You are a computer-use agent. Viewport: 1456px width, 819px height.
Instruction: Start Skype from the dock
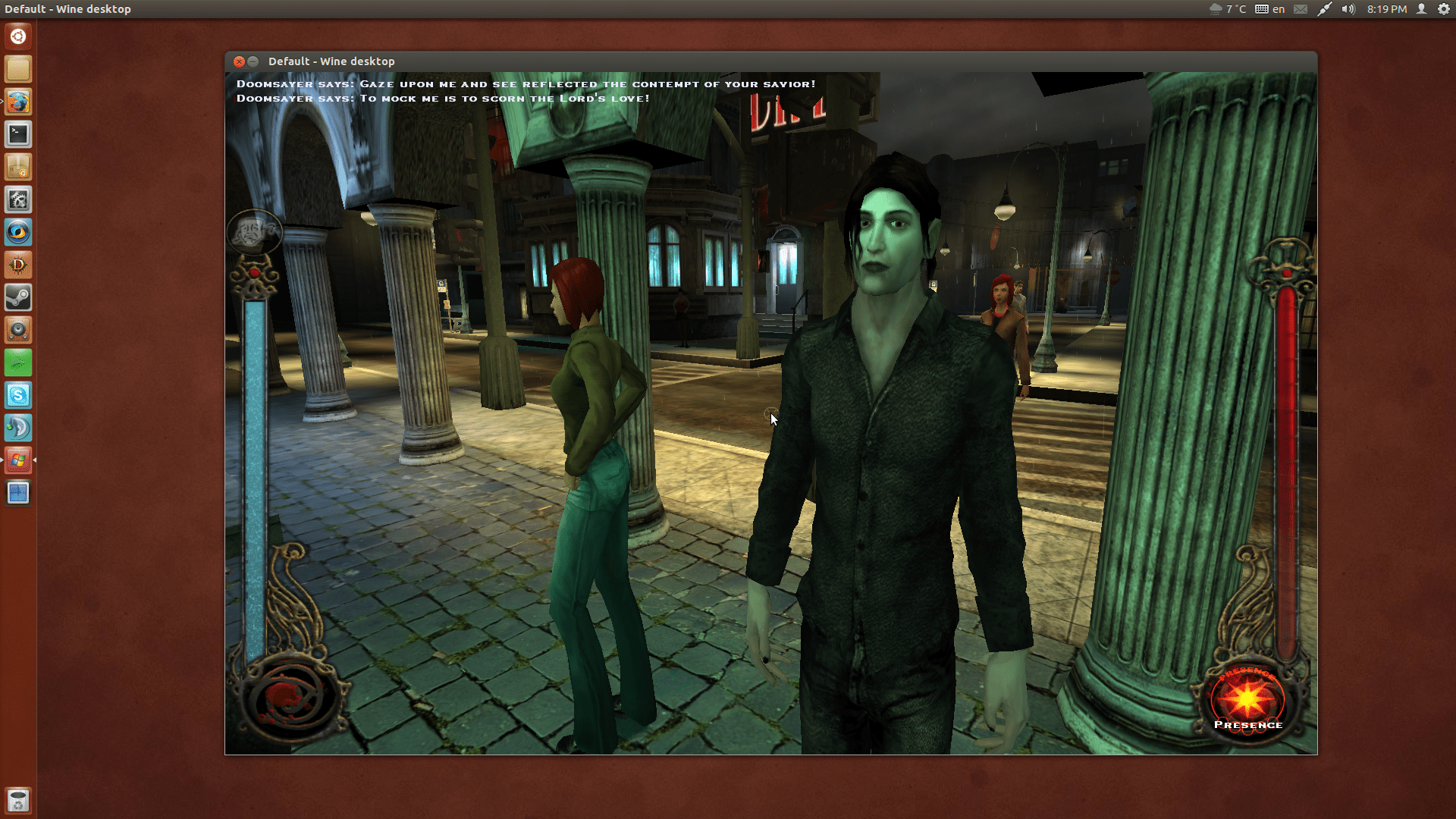(x=17, y=395)
